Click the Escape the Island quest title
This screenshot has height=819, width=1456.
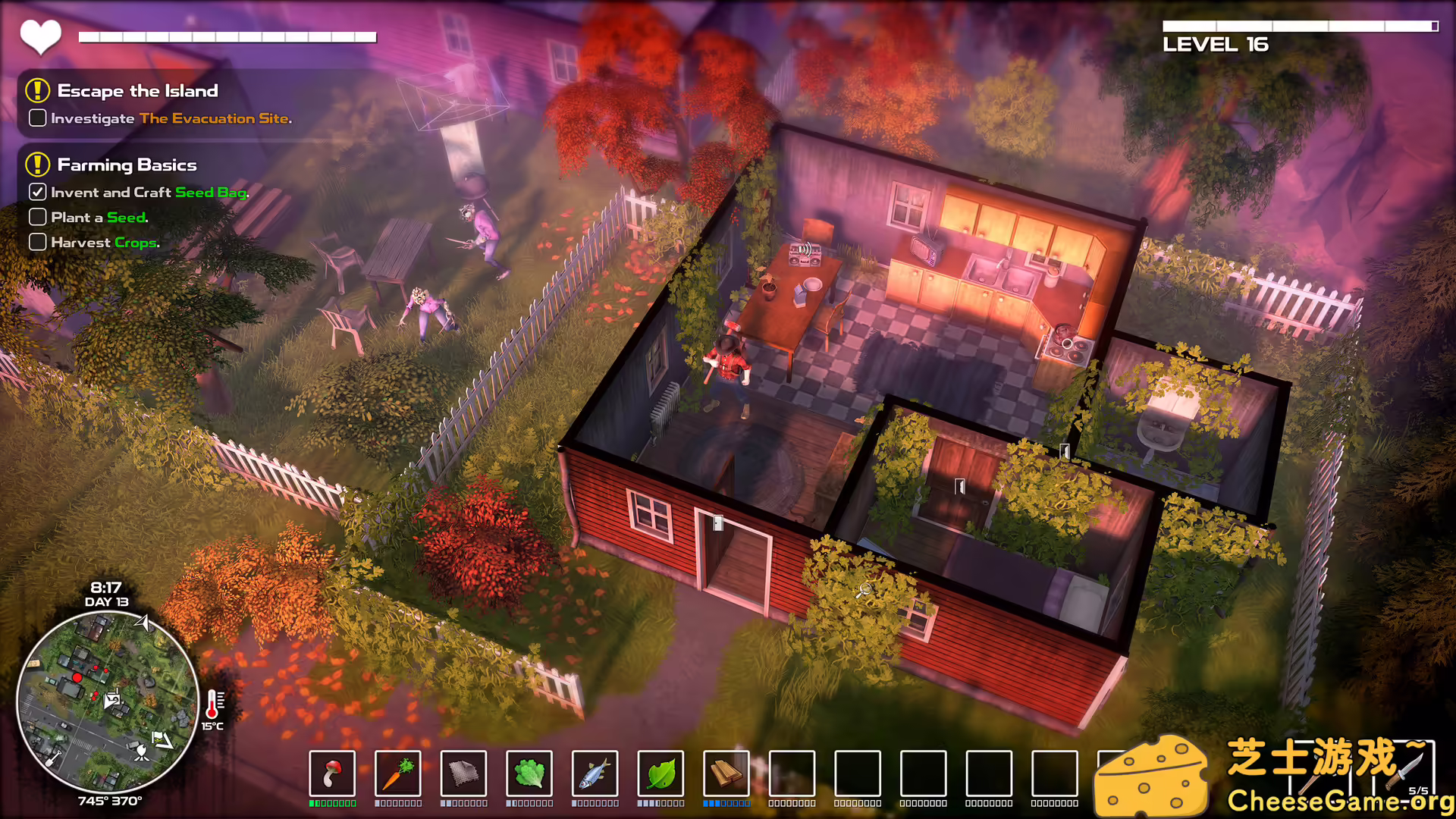pos(137,91)
